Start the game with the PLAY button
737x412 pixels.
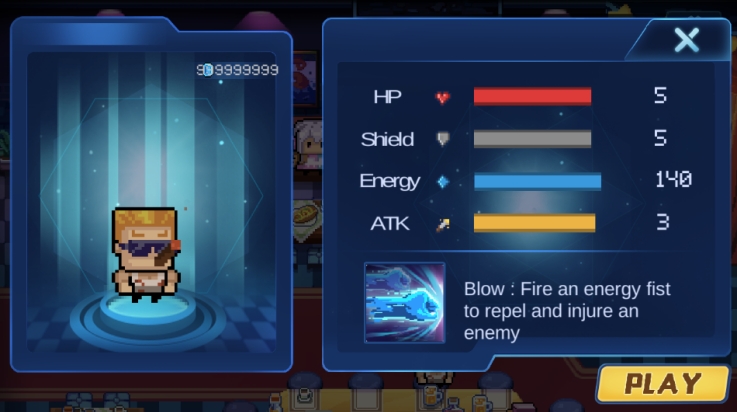[x=663, y=383]
